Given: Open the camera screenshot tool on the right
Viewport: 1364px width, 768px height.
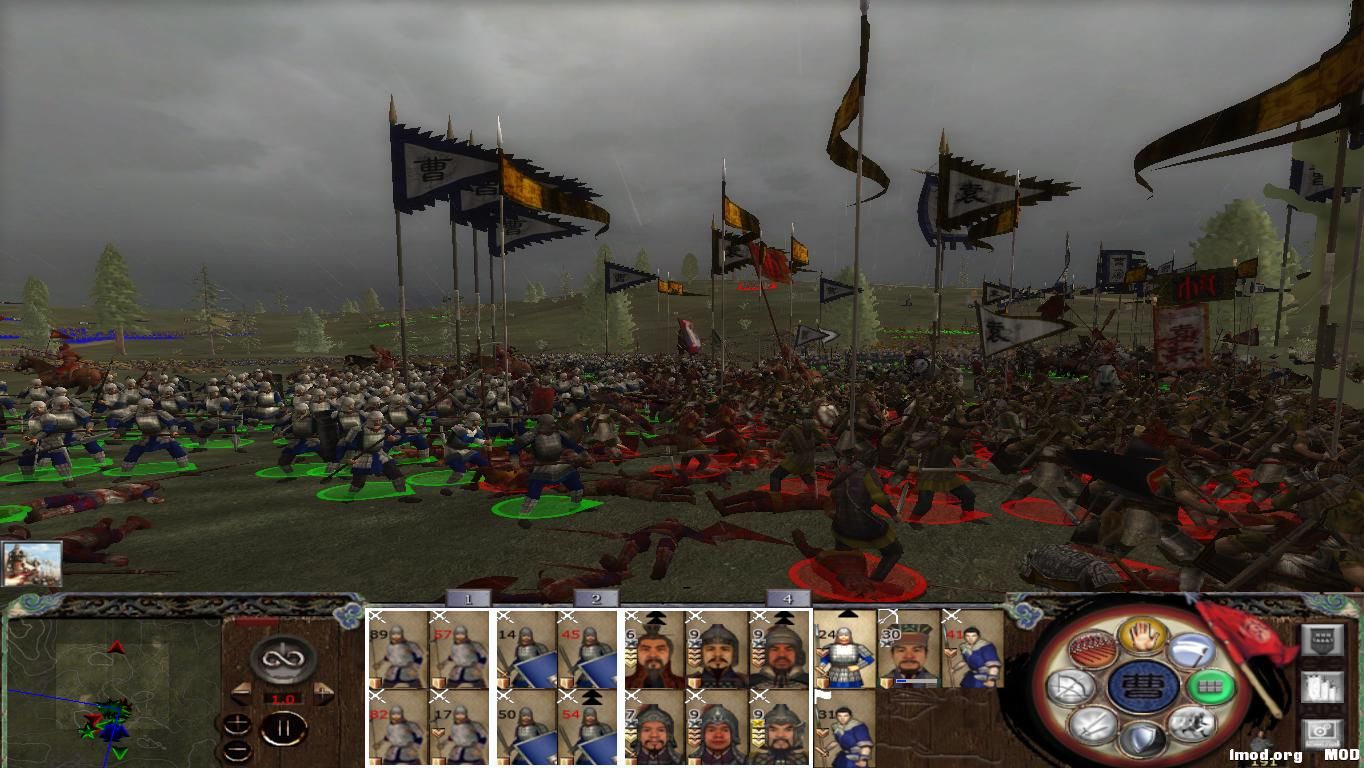Looking at the screenshot, I should coord(1321,730).
